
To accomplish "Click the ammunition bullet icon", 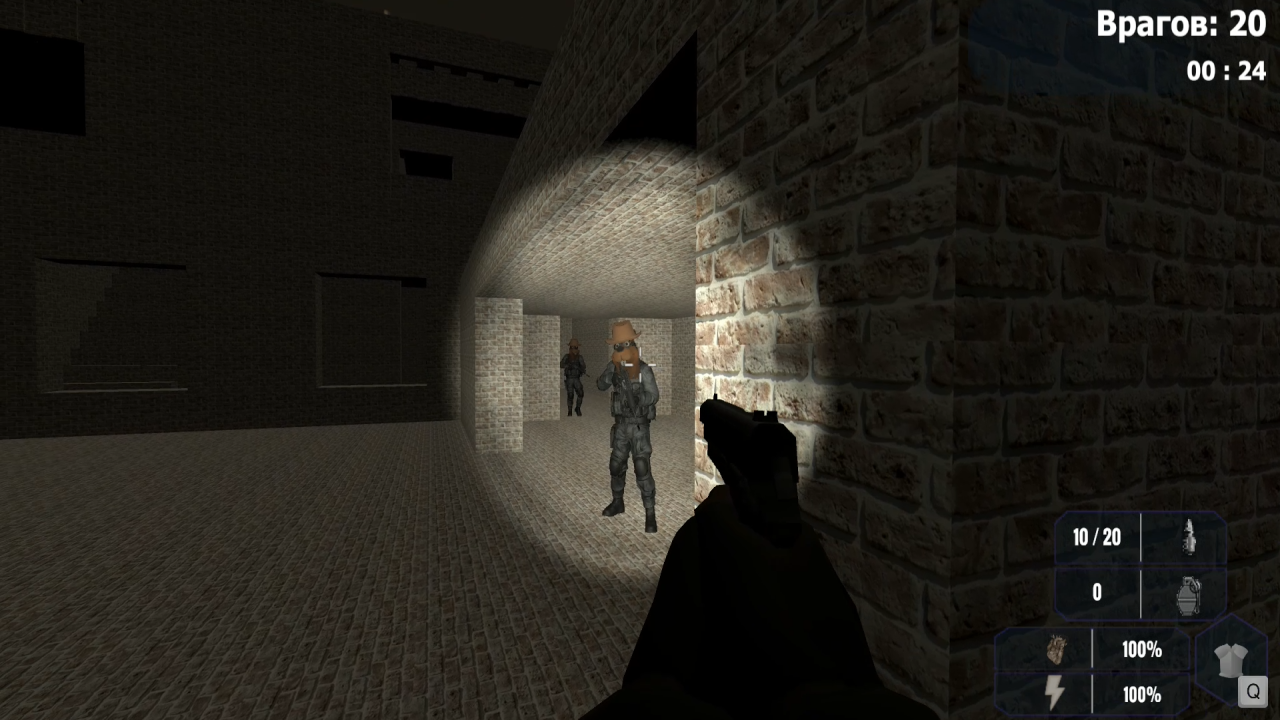I will [x=1190, y=538].
